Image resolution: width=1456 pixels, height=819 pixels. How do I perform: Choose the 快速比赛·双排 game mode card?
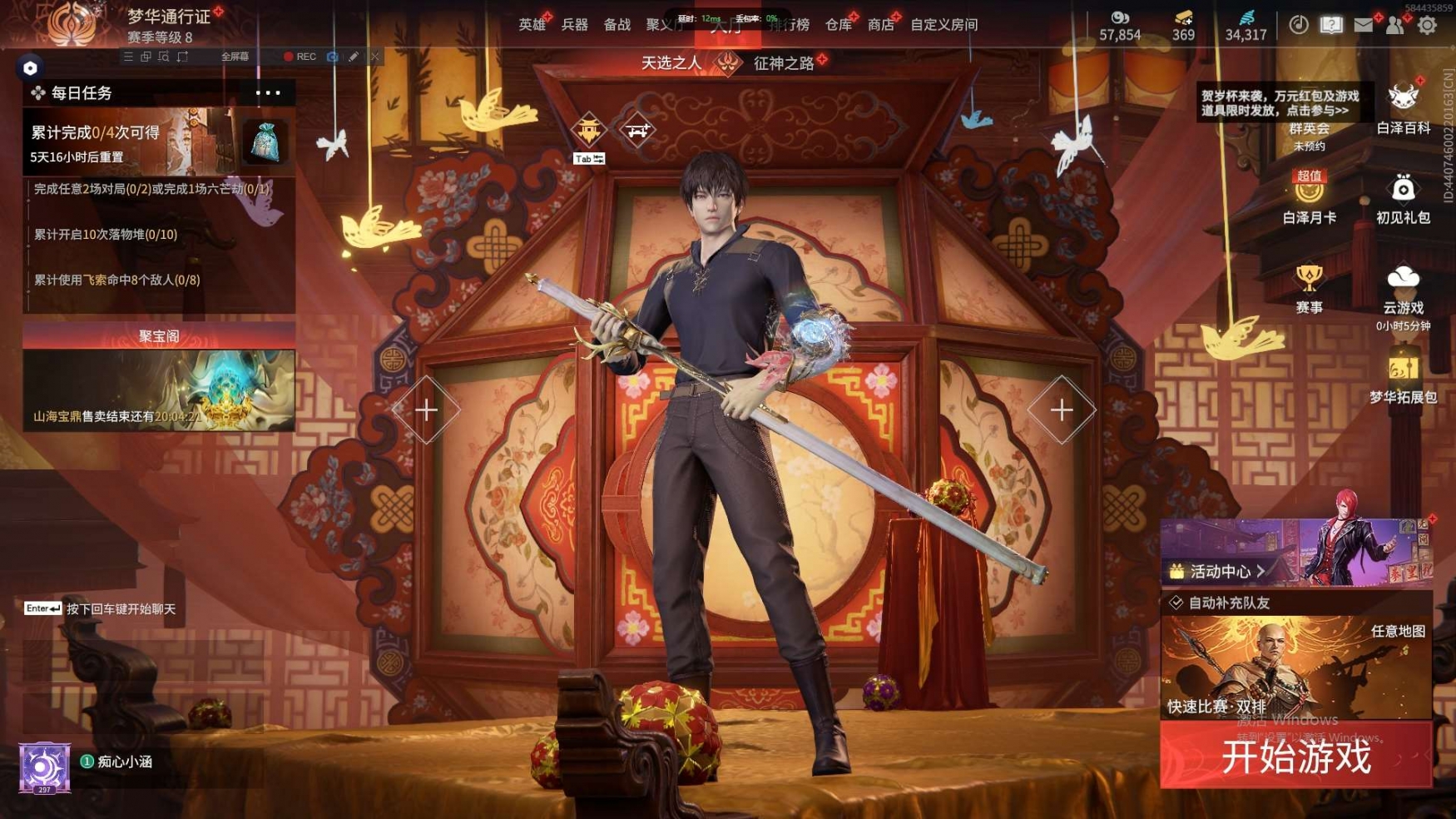(x=1295, y=668)
